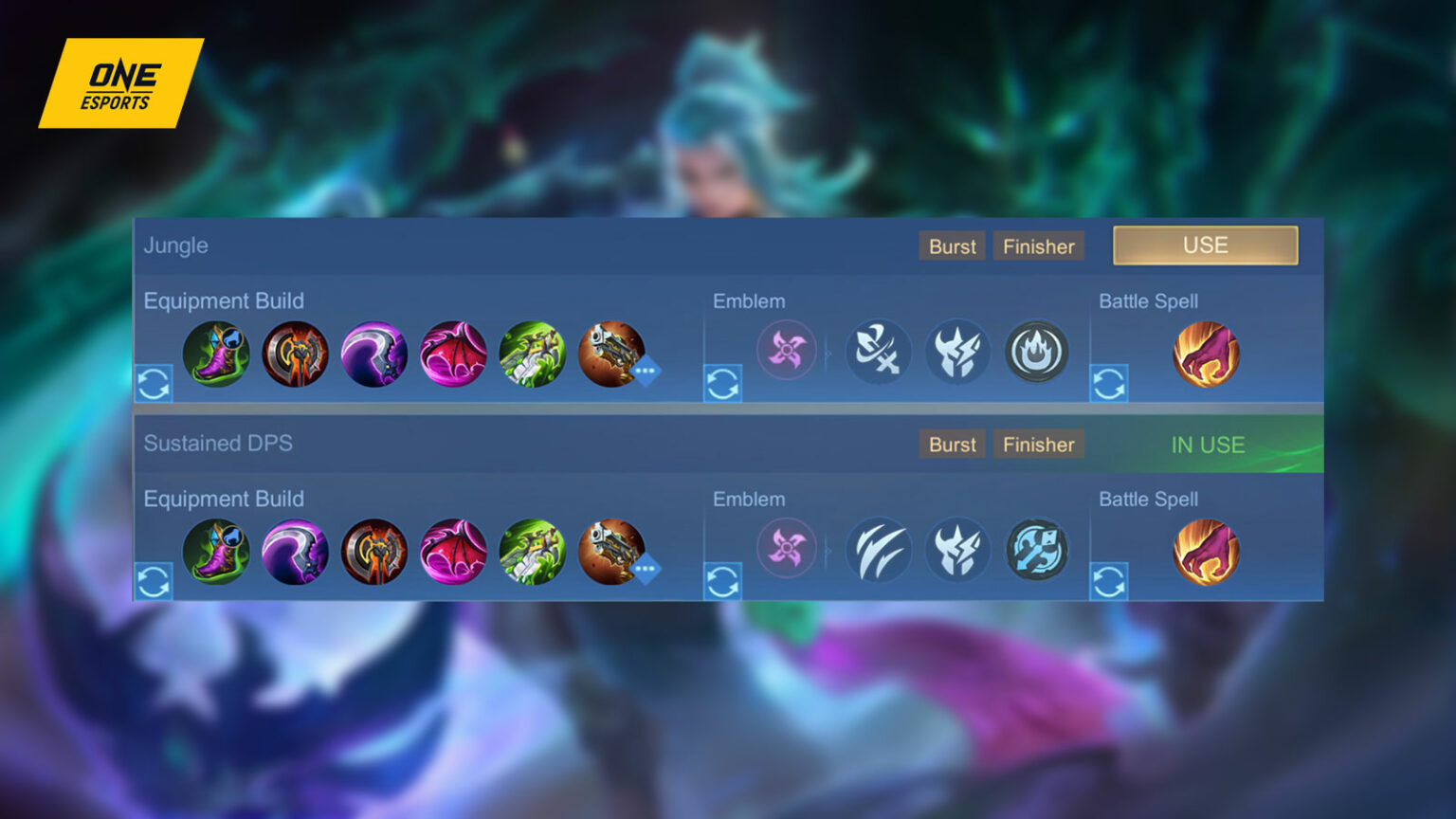Click the IN USE label on Sustained DPS build
The width and height of the screenshot is (1456, 819).
(1208, 444)
